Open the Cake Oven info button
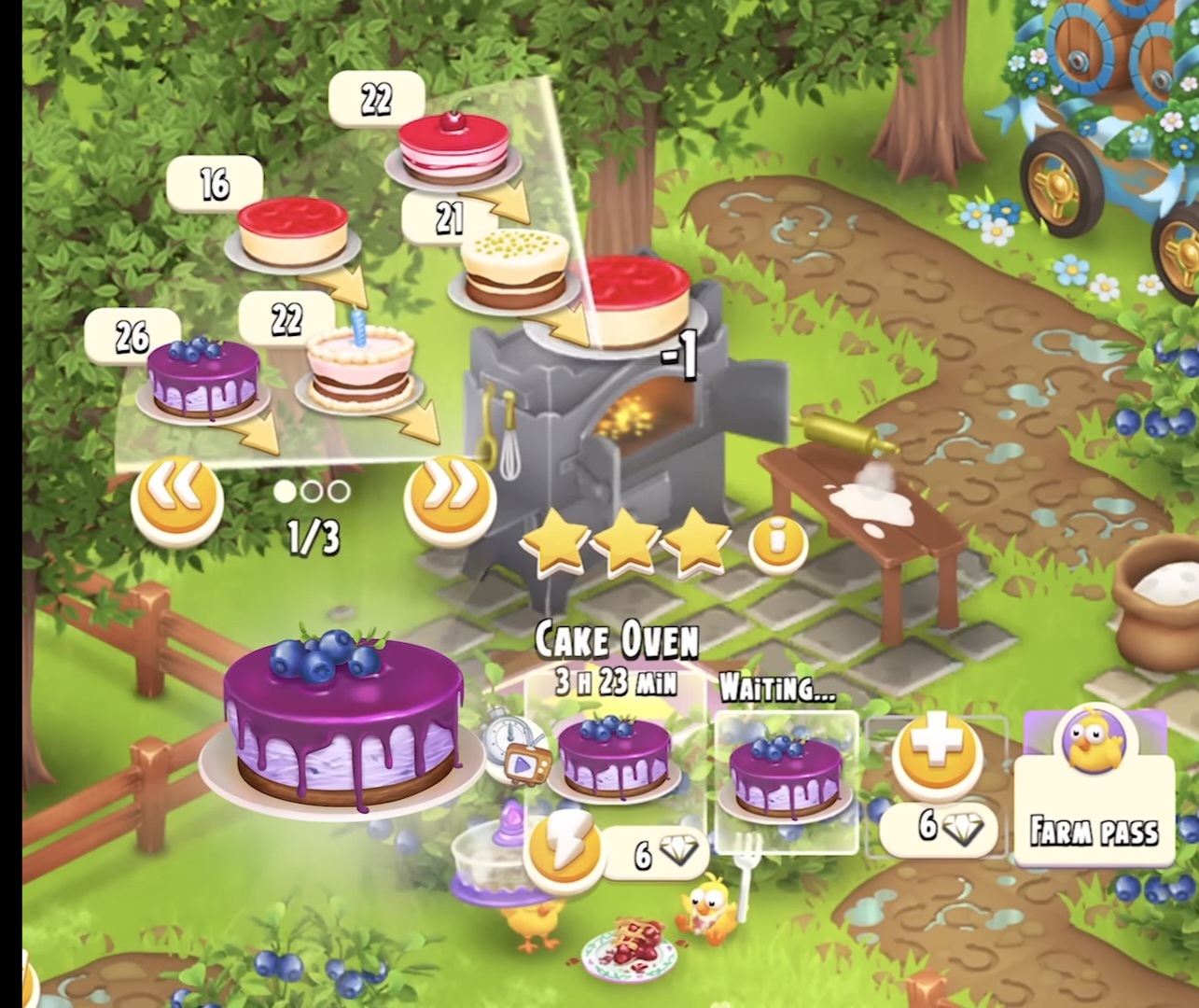Screen dimensions: 1199x1008 coord(777,541)
